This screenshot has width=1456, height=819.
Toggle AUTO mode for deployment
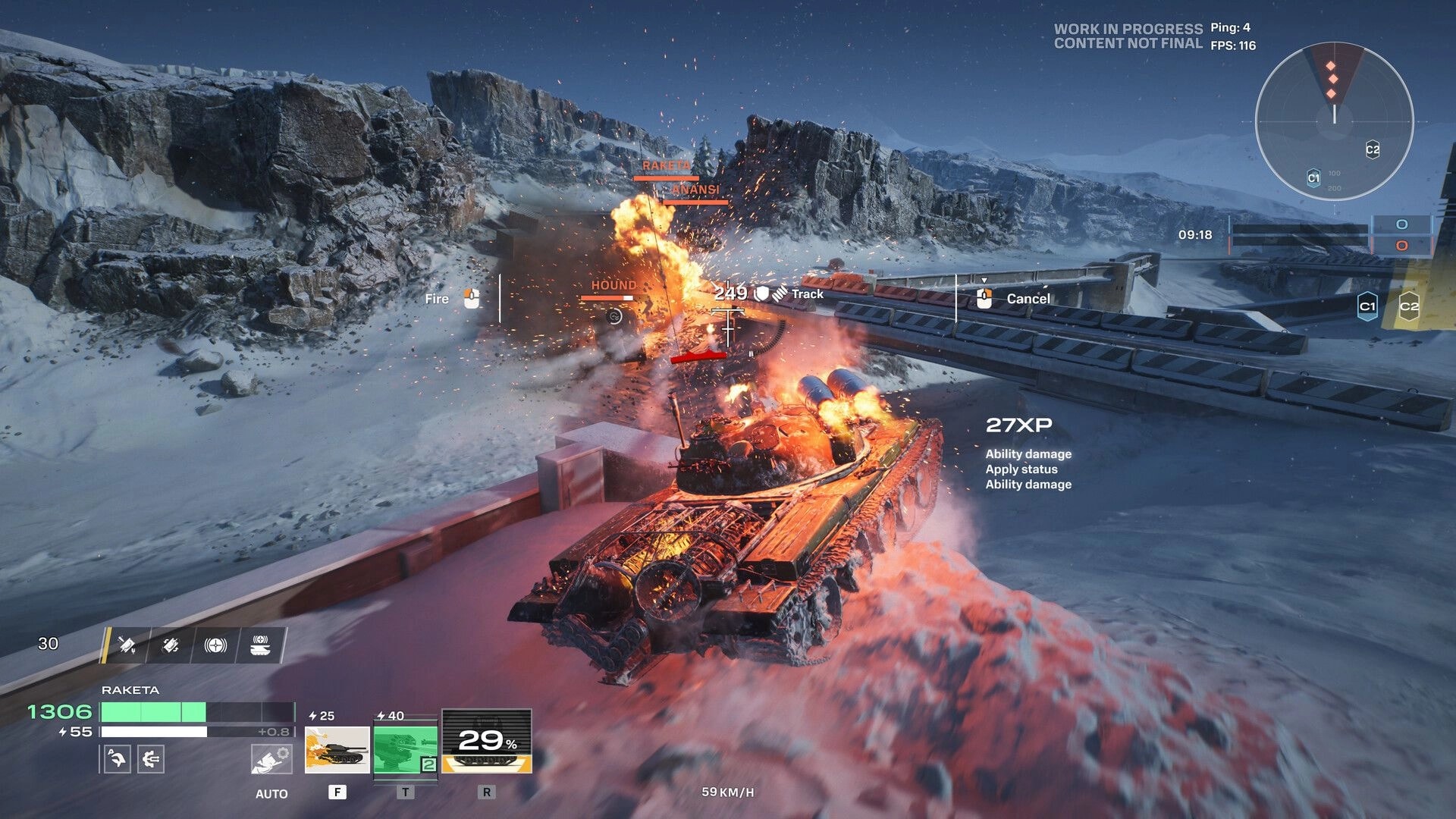coord(271,793)
